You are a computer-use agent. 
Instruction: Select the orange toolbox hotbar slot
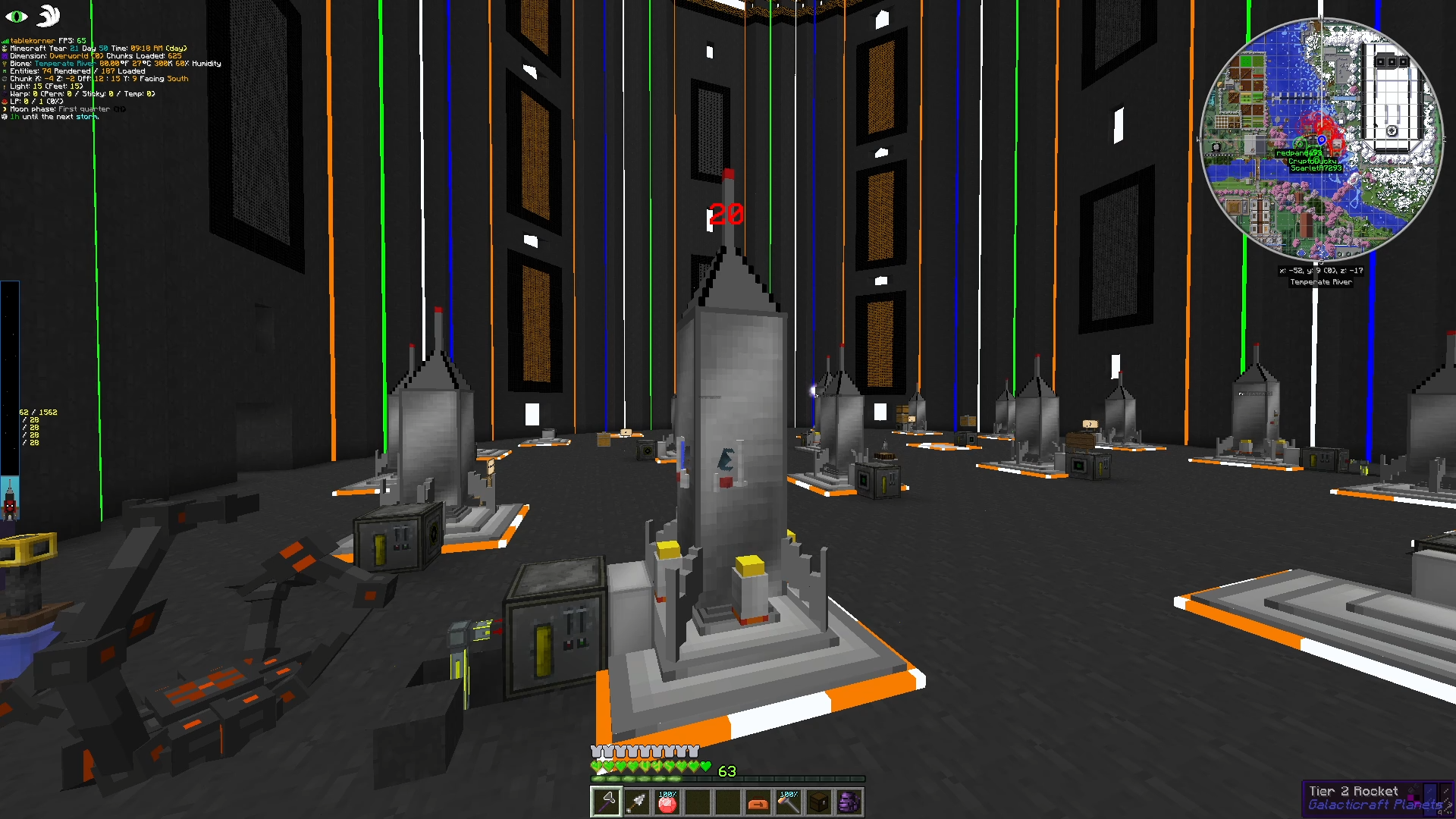(x=758, y=802)
